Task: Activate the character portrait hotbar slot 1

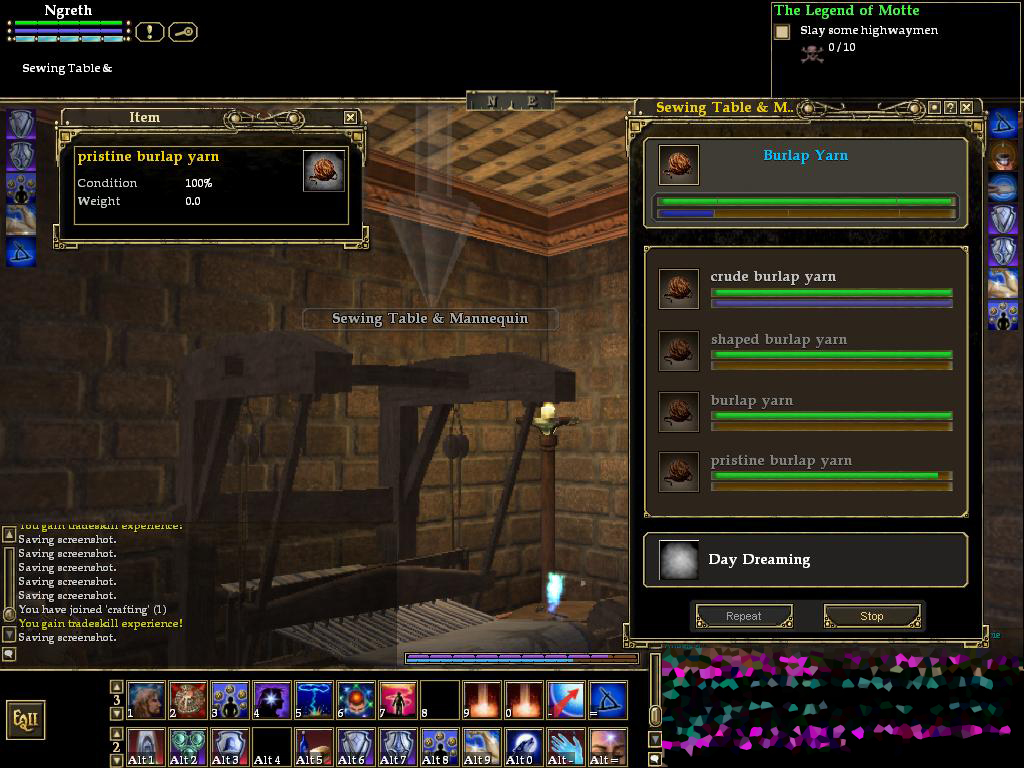Action: pyautogui.click(x=146, y=701)
